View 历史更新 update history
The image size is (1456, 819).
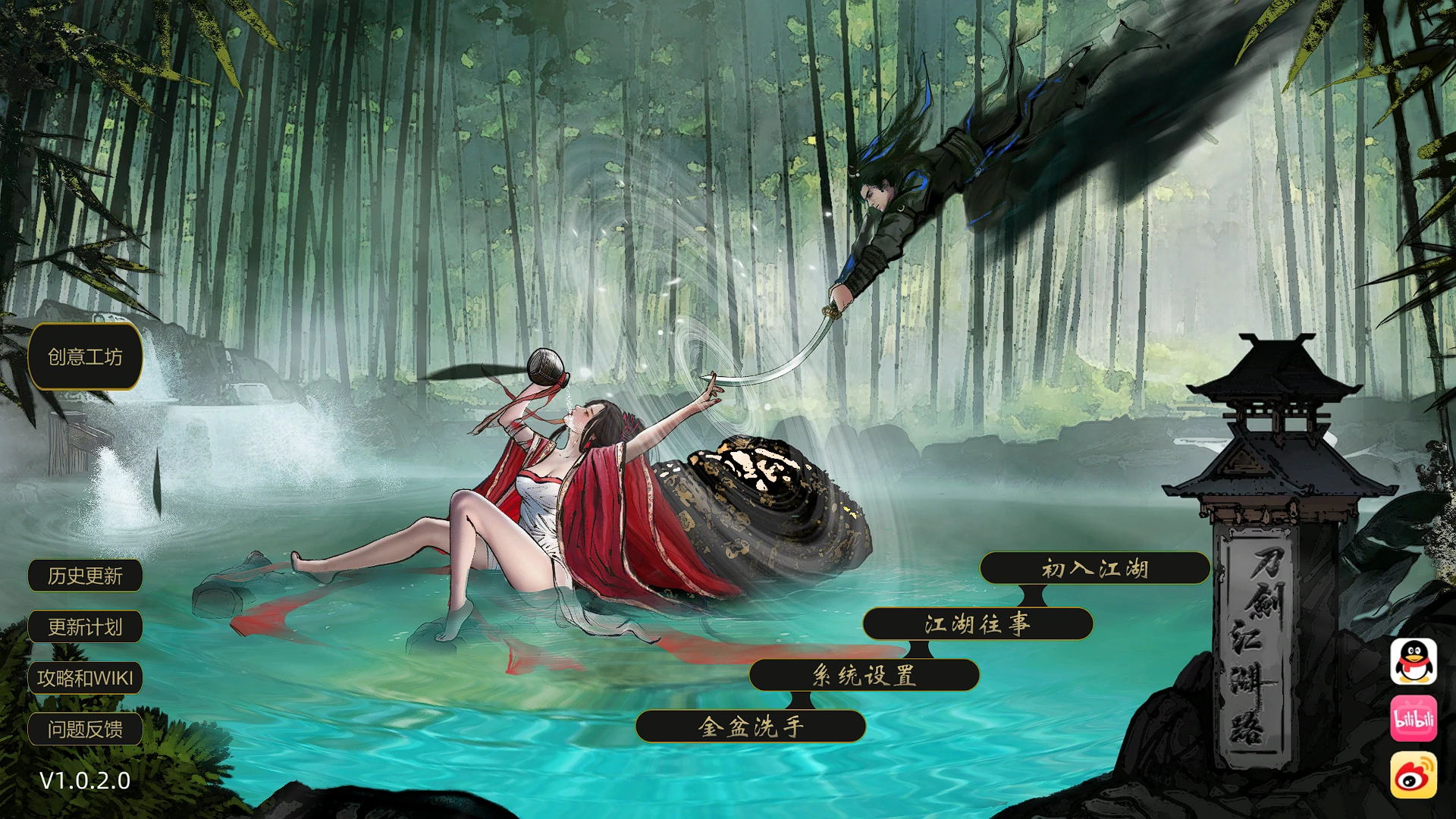pos(84,576)
